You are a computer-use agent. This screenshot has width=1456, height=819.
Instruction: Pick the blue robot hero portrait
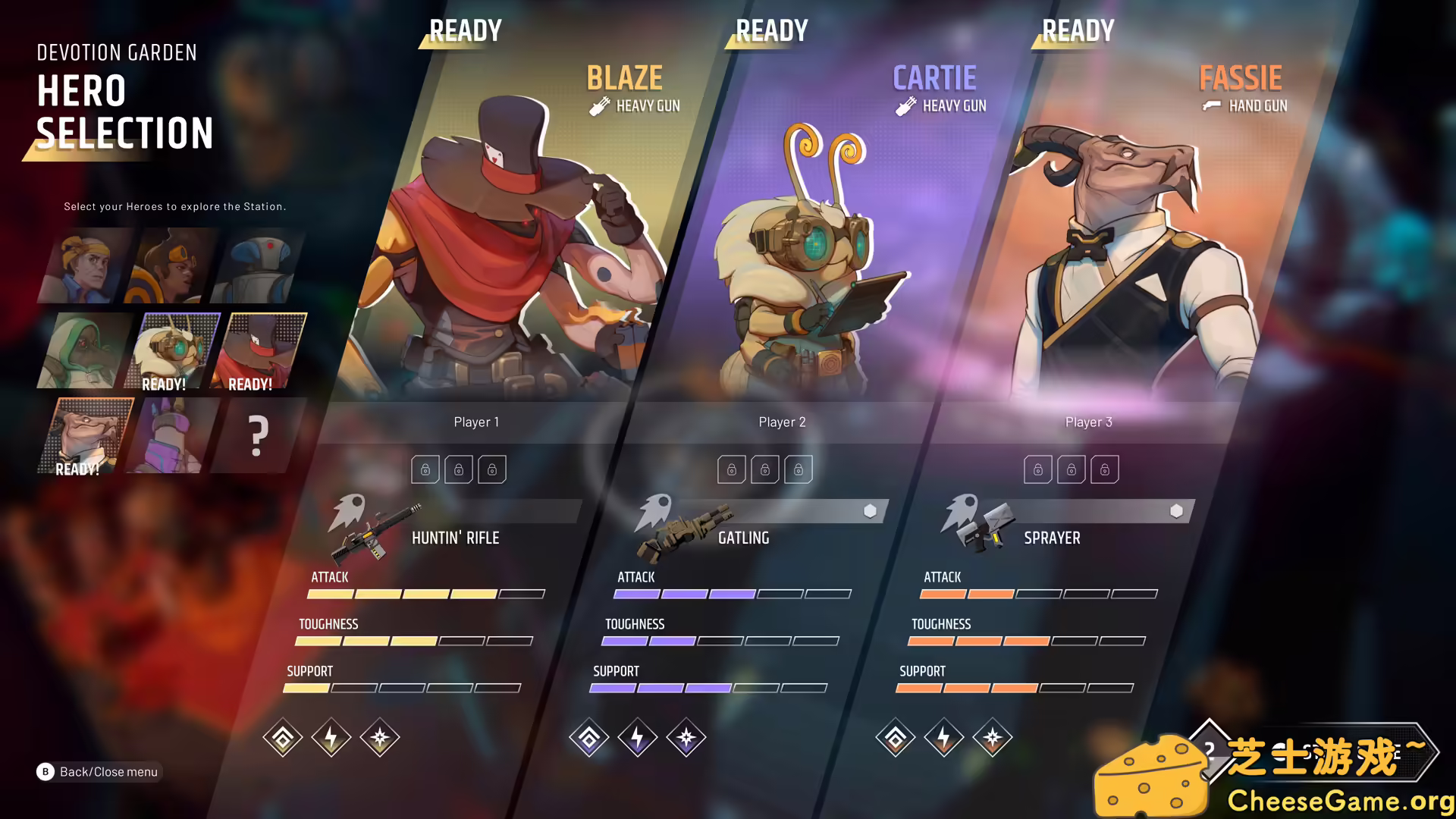pyautogui.click(x=260, y=267)
